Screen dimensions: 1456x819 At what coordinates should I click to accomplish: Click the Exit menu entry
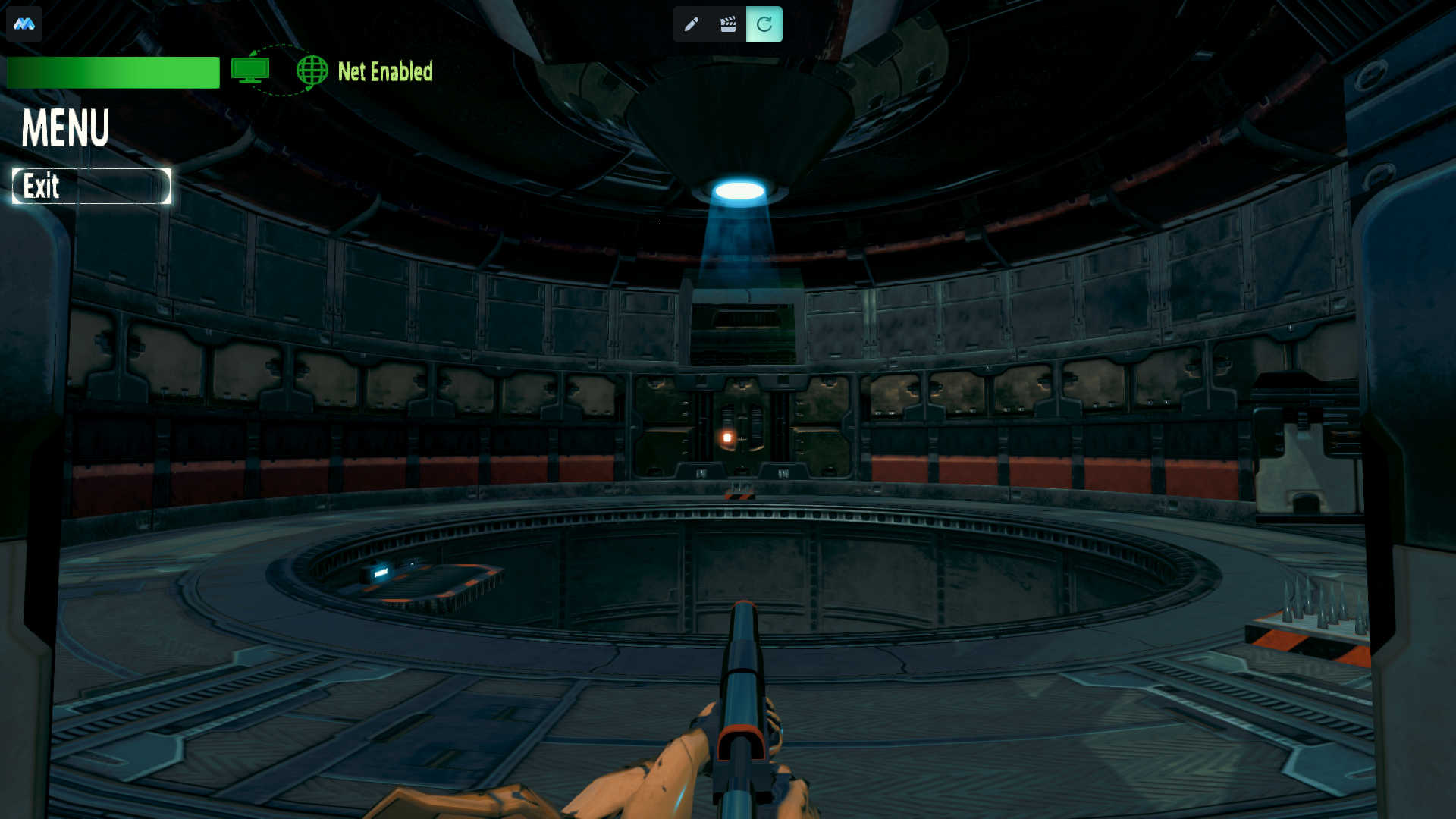tap(91, 187)
